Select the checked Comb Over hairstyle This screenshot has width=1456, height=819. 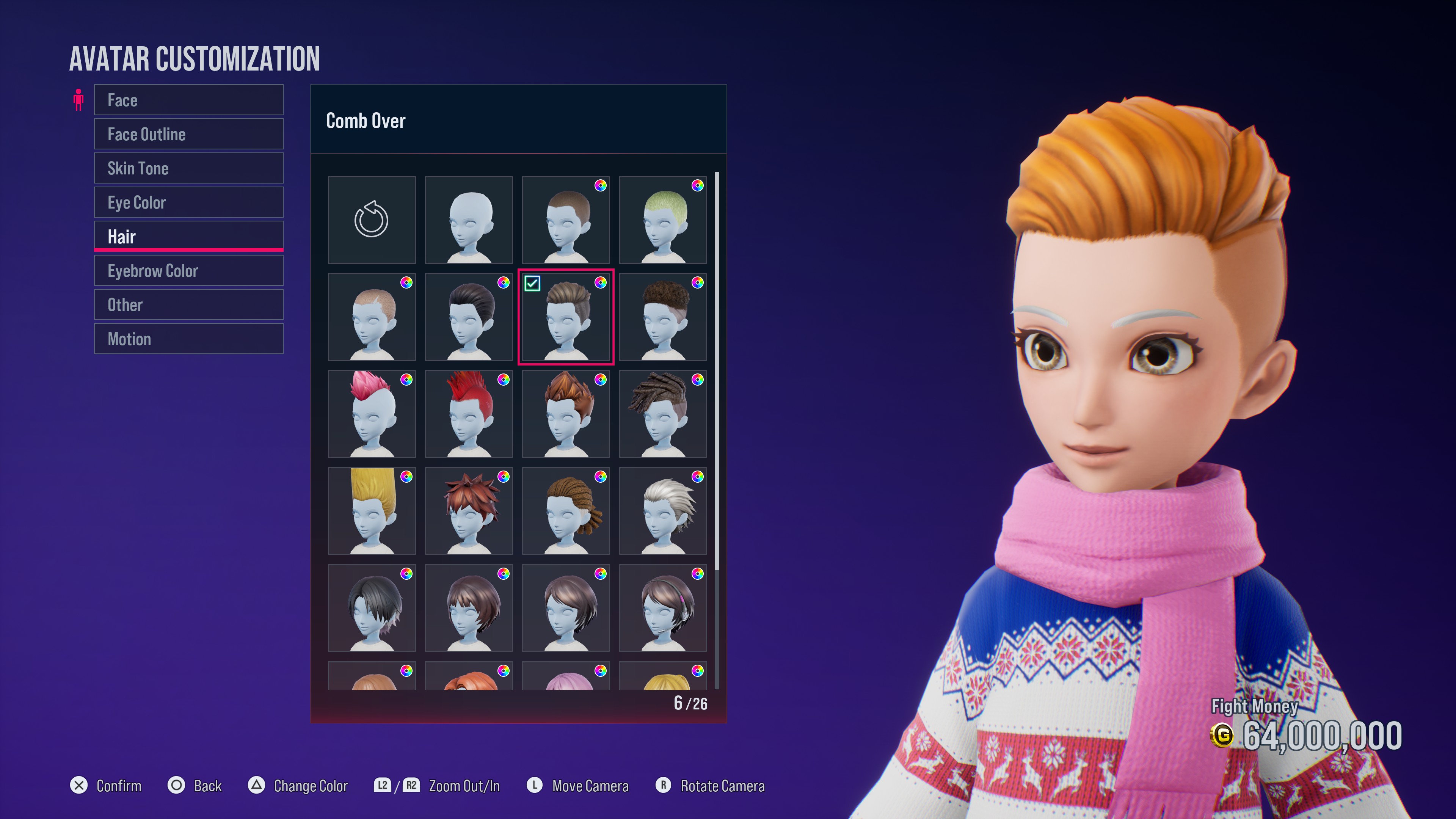(566, 317)
